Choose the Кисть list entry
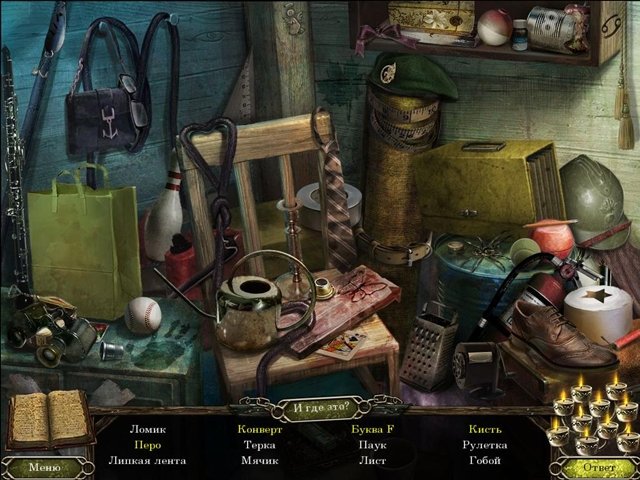The width and height of the screenshot is (640, 480). pyautogui.click(x=485, y=429)
